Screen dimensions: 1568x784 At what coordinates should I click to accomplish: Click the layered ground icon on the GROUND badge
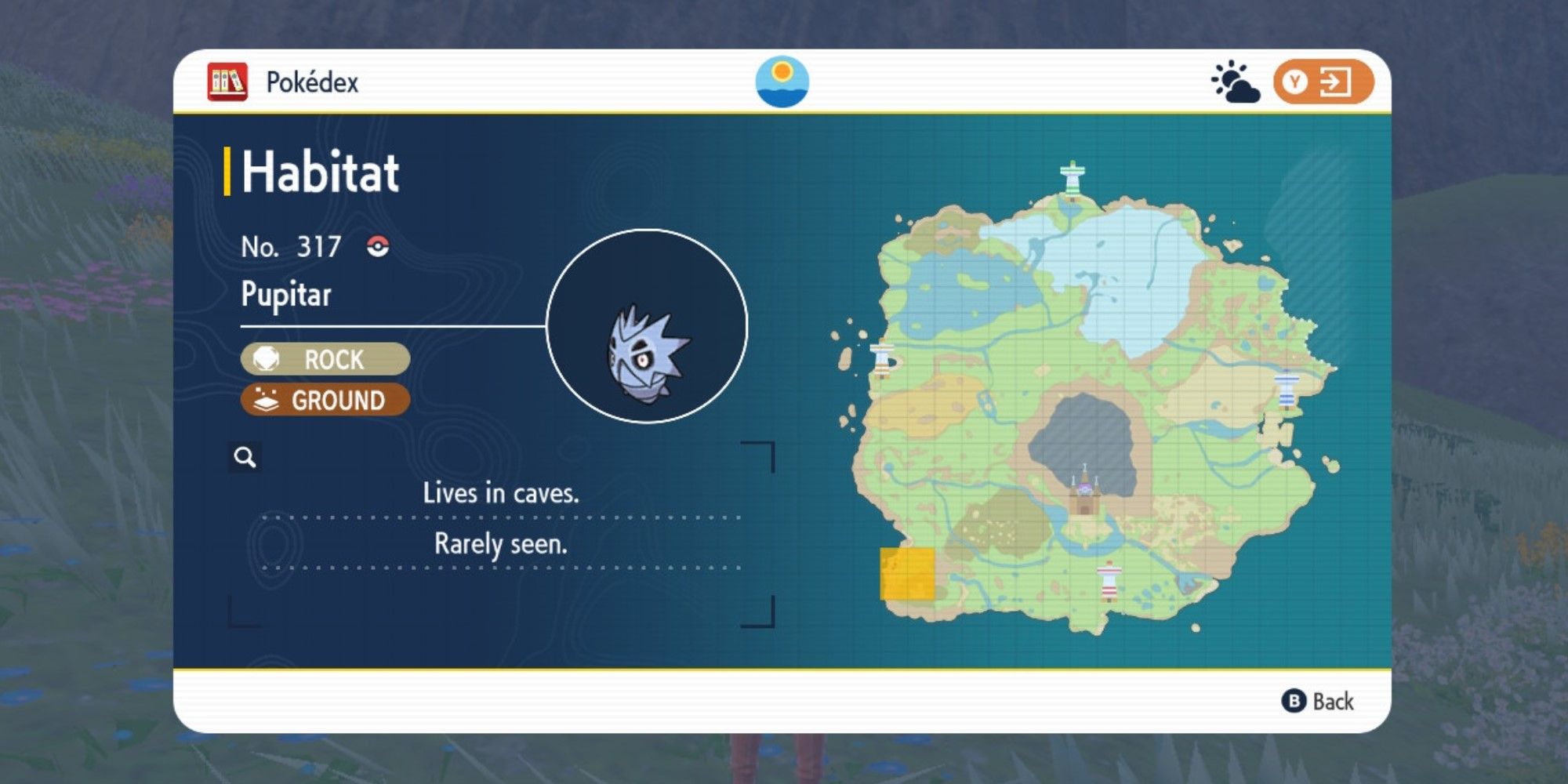(267, 401)
